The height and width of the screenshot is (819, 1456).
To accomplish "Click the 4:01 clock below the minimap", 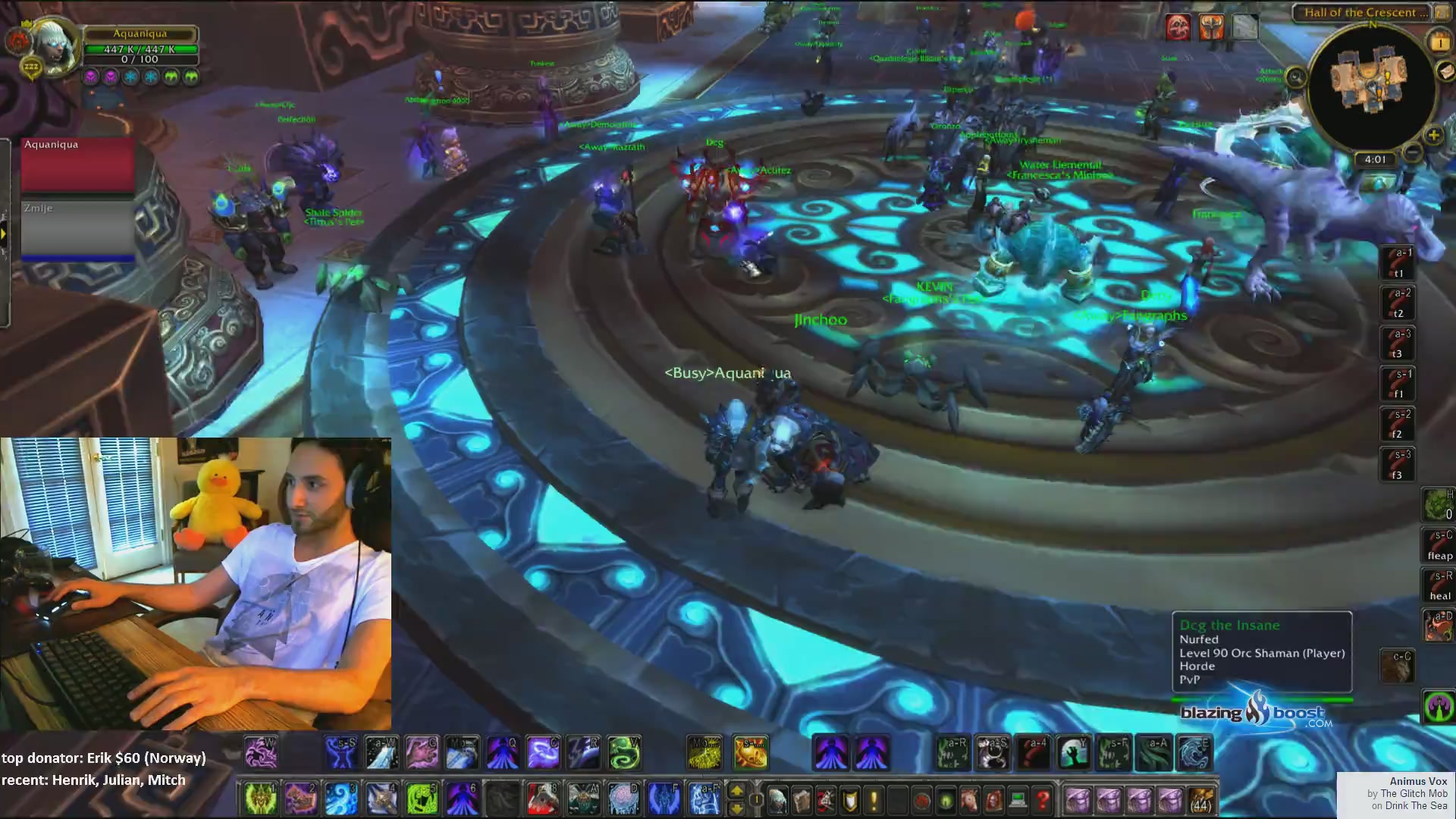I will [1376, 159].
